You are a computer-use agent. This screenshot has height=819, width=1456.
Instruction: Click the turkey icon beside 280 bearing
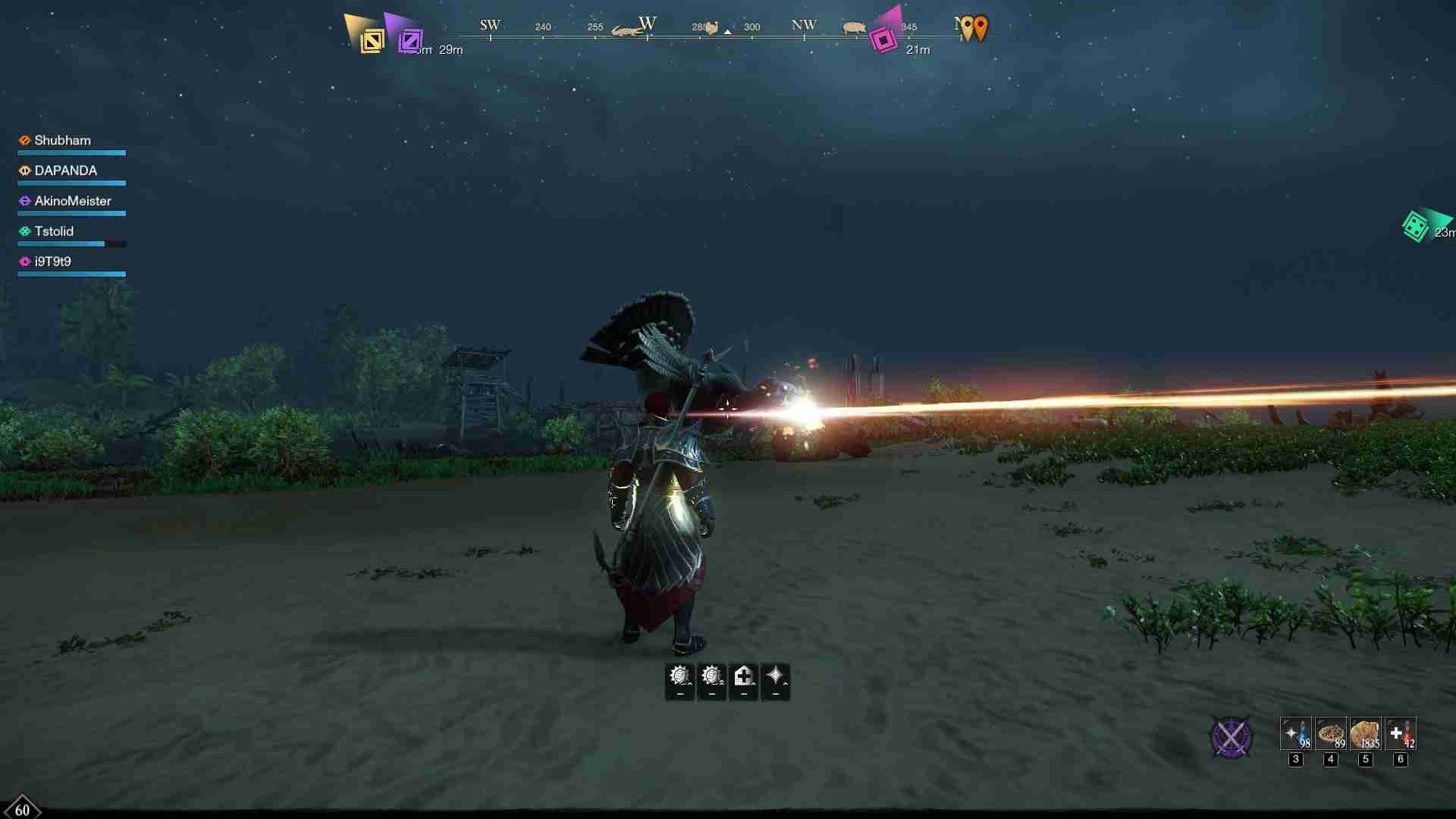point(711,27)
